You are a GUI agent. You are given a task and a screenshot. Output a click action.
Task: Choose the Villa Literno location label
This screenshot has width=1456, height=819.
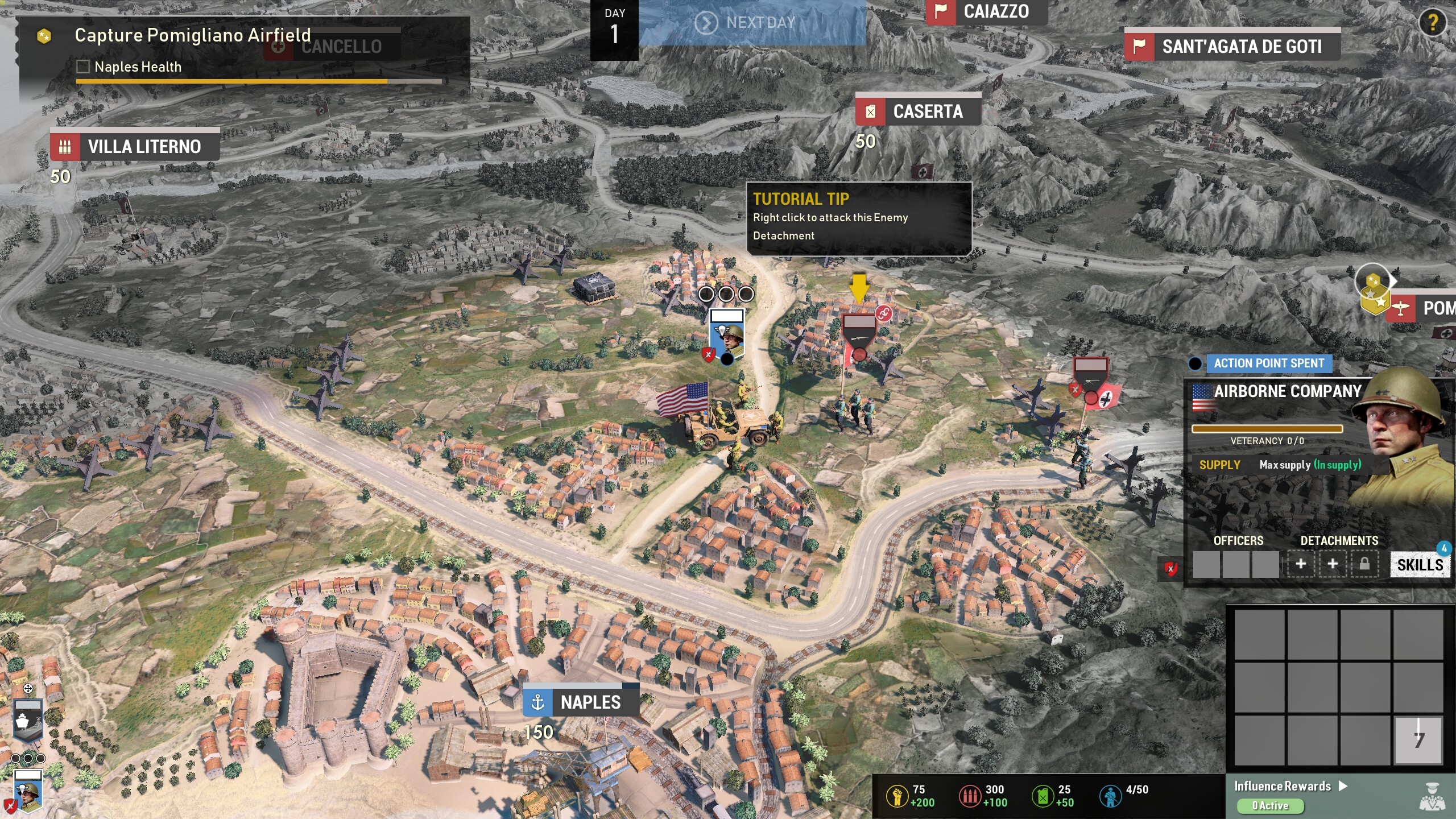135,147
